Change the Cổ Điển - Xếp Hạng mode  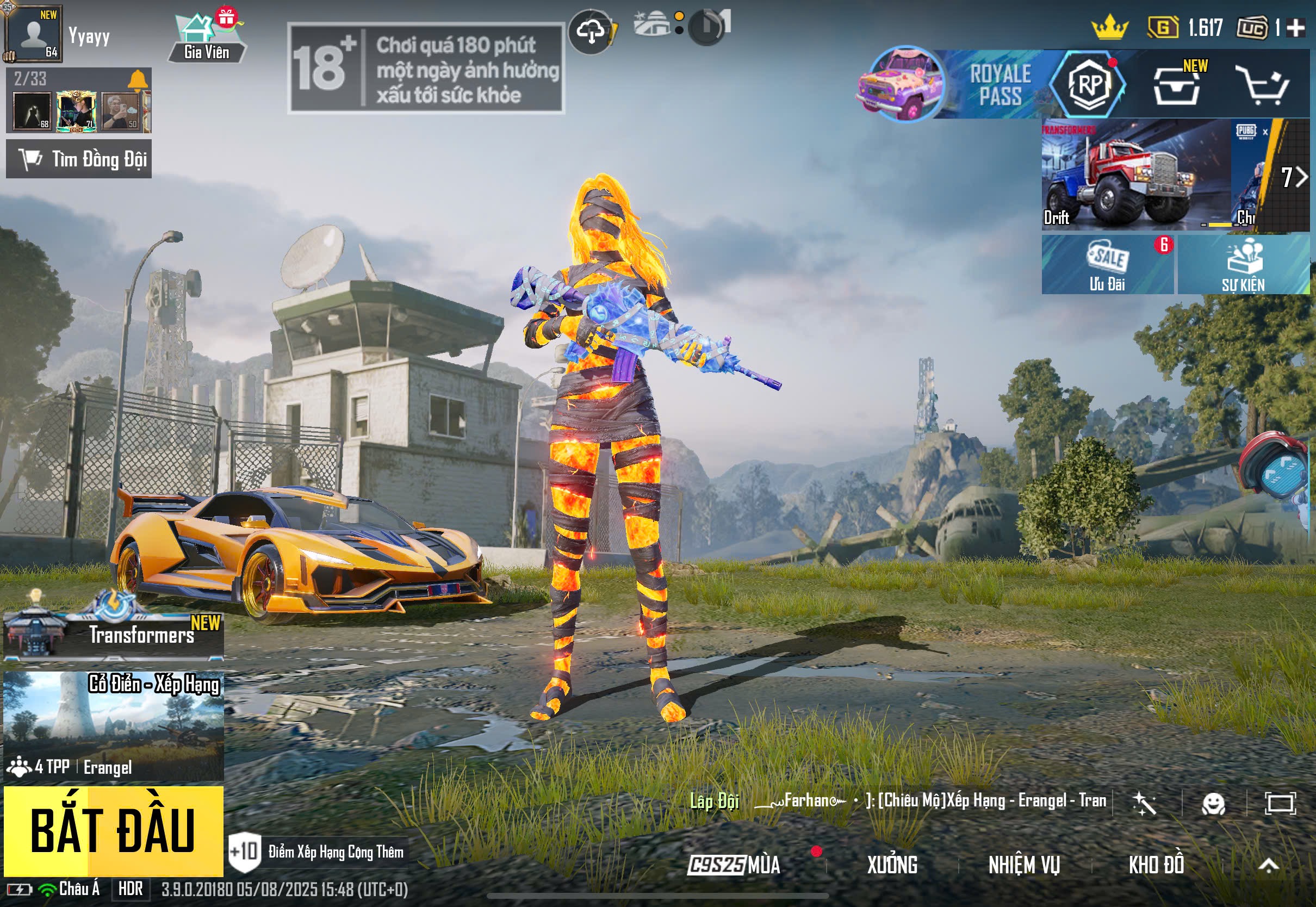[114, 725]
